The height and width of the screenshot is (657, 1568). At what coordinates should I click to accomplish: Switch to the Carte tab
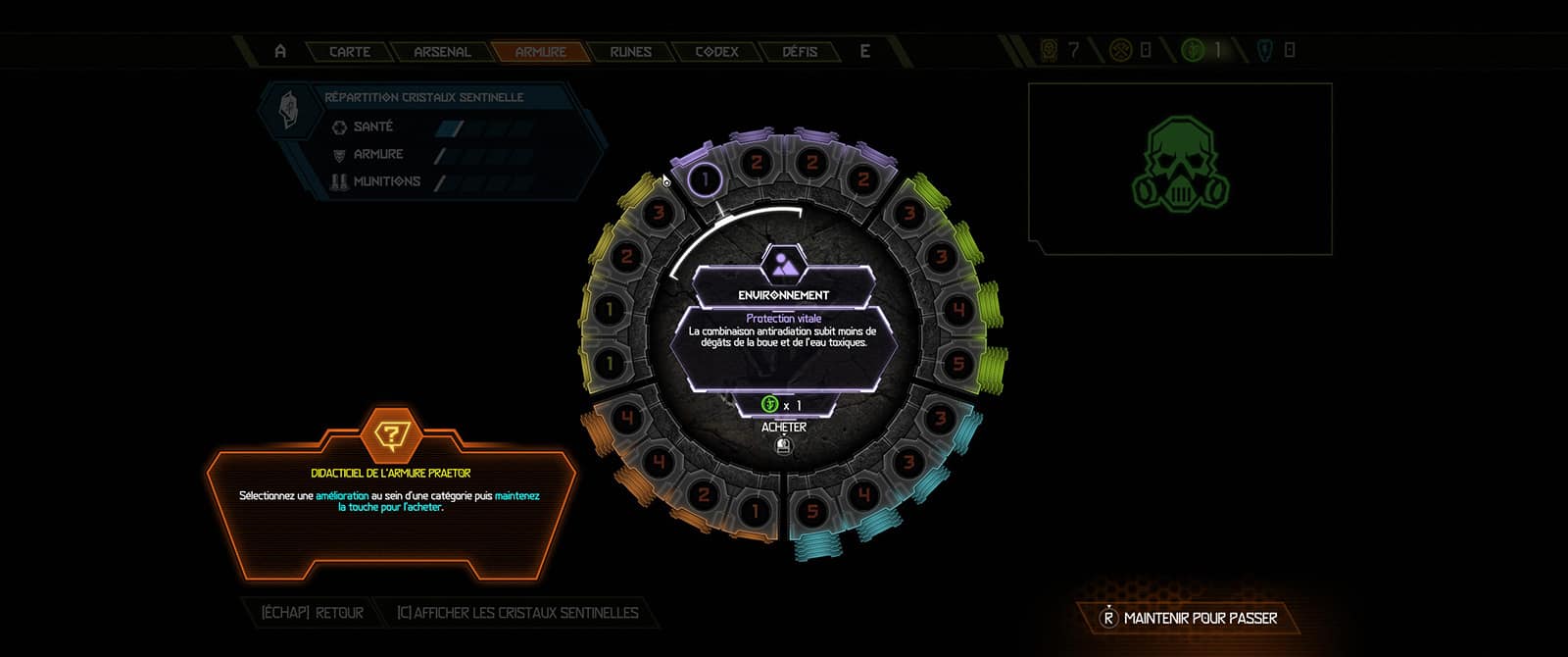click(x=350, y=52)
